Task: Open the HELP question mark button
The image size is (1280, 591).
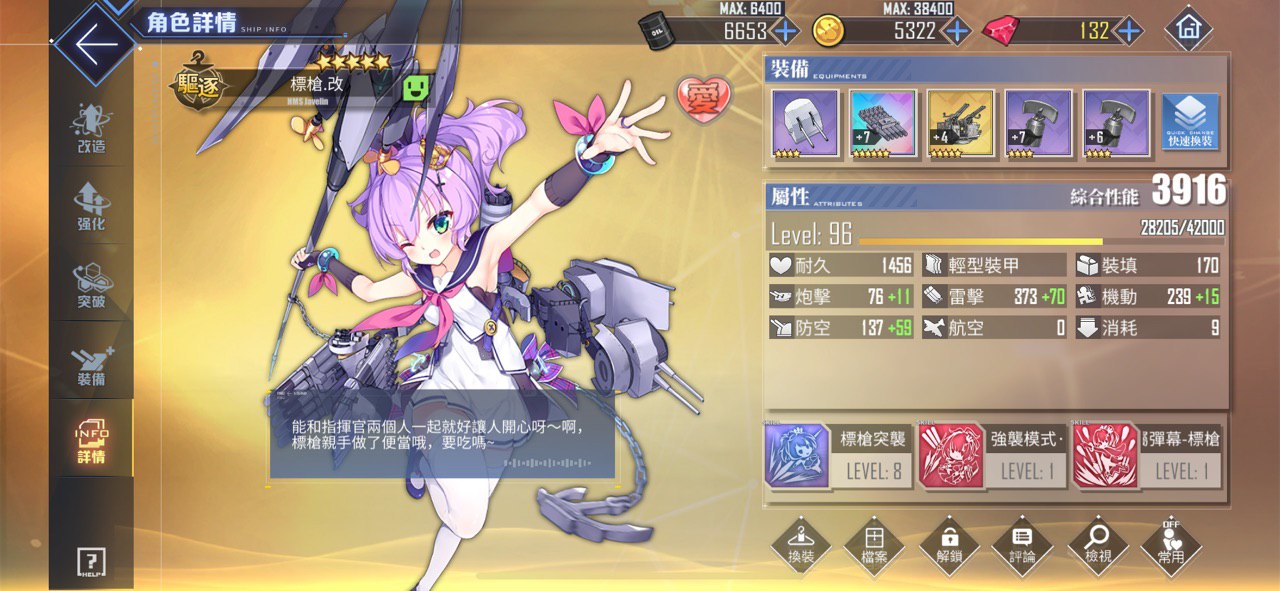Action: (91, 562)
